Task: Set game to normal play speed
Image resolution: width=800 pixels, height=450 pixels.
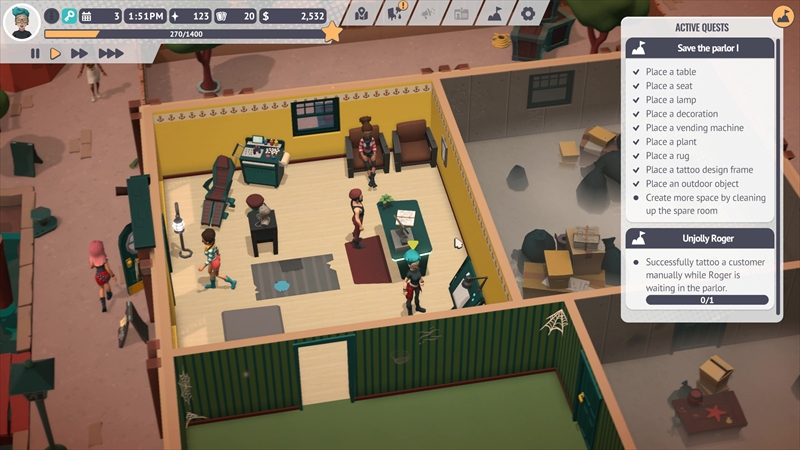Action: point(56,53)
